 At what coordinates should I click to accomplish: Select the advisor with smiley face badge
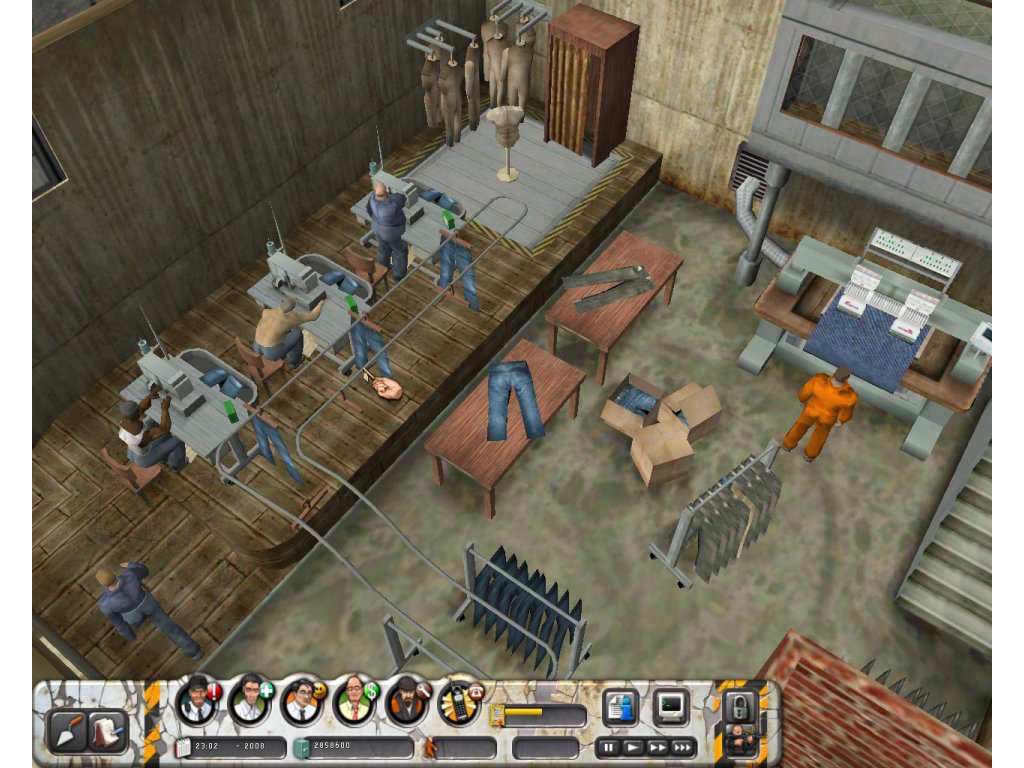point(301,700)
